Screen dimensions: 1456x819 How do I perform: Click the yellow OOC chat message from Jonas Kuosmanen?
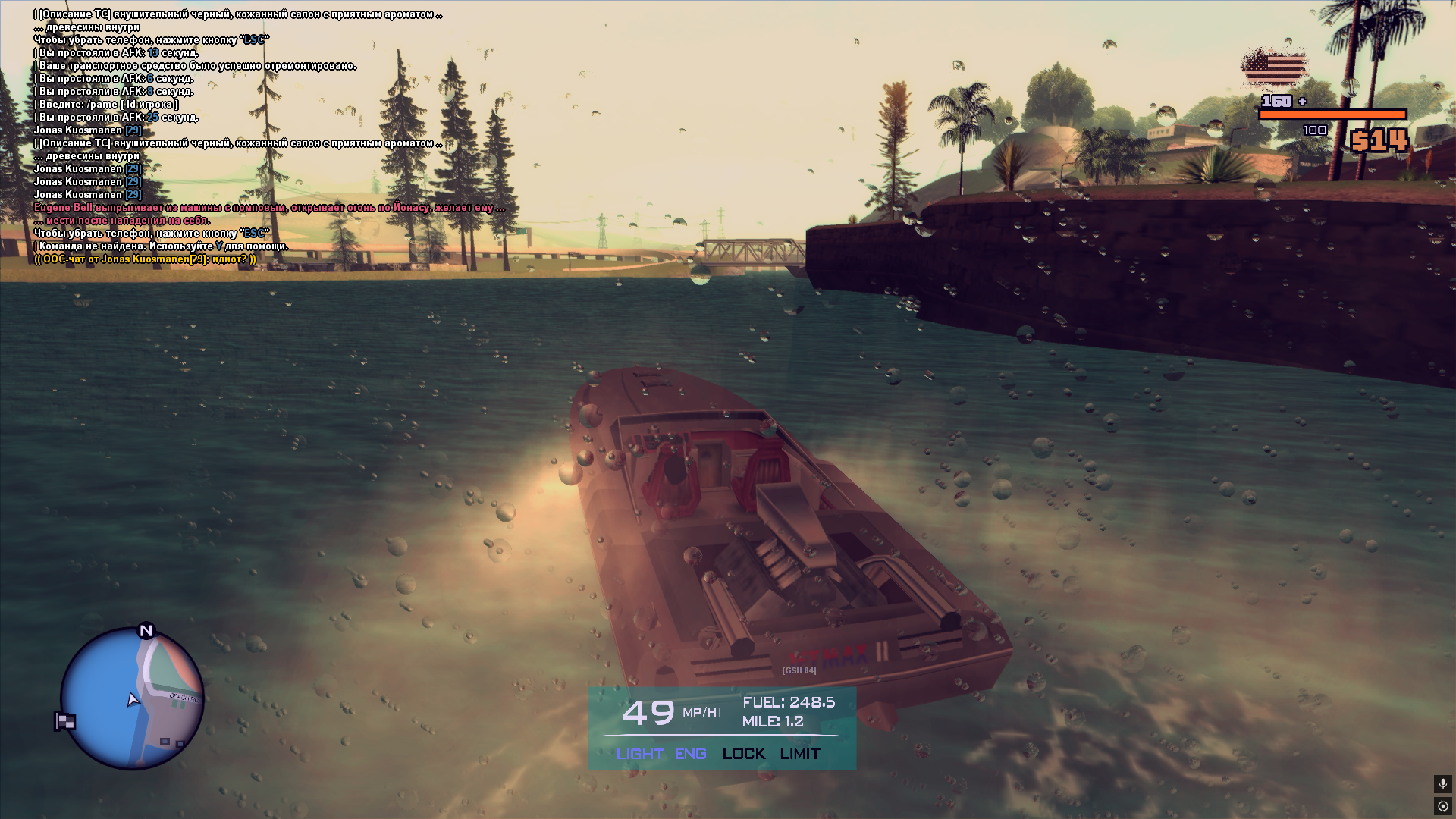tap(145, 259)
